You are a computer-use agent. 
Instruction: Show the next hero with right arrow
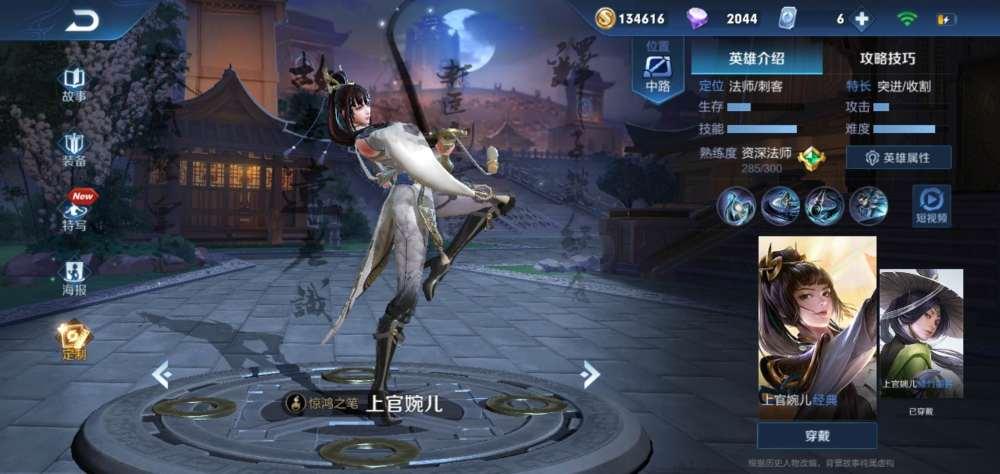(591, 374)
